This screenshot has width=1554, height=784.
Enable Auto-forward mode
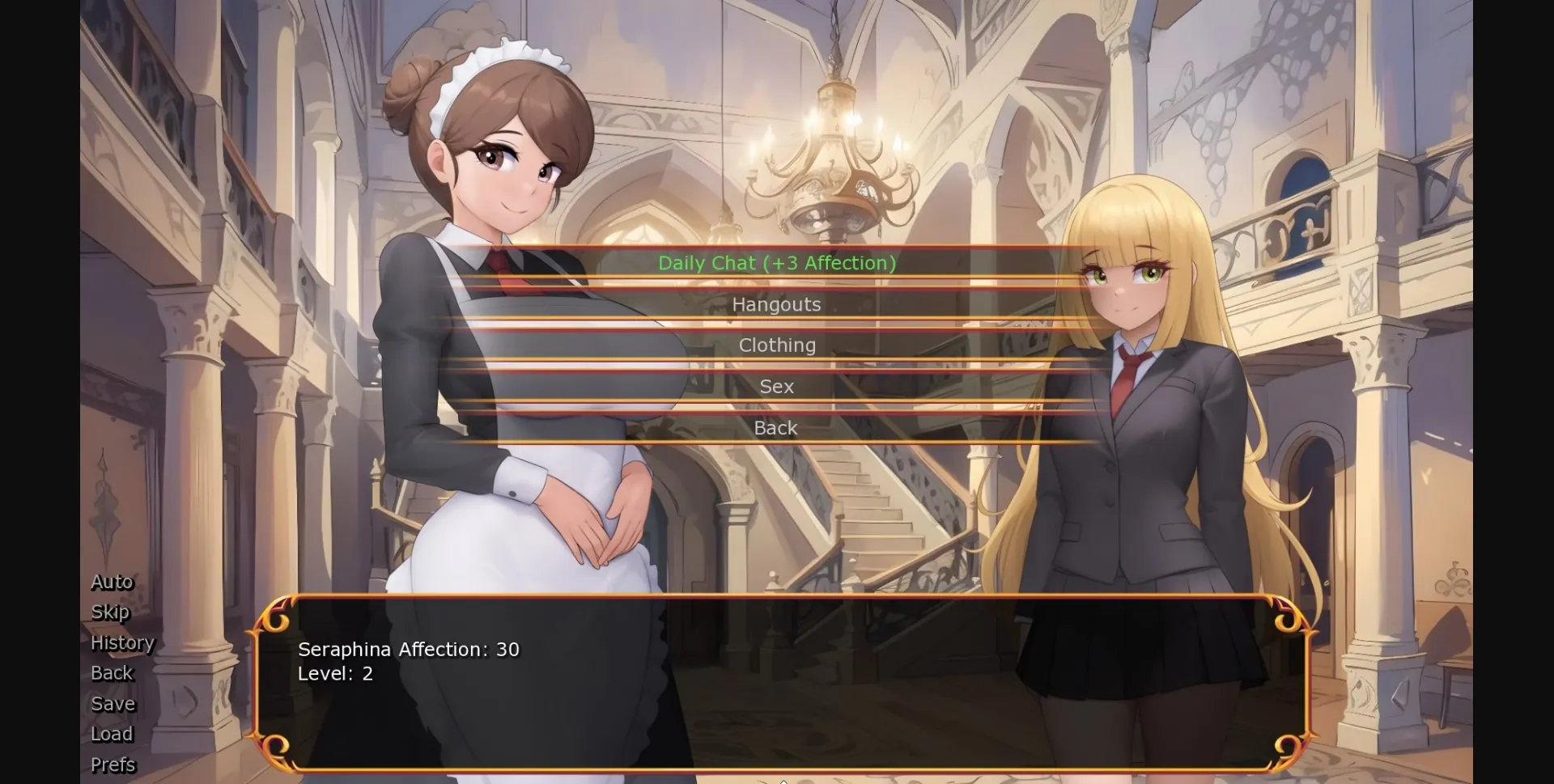tap(112, 581)
